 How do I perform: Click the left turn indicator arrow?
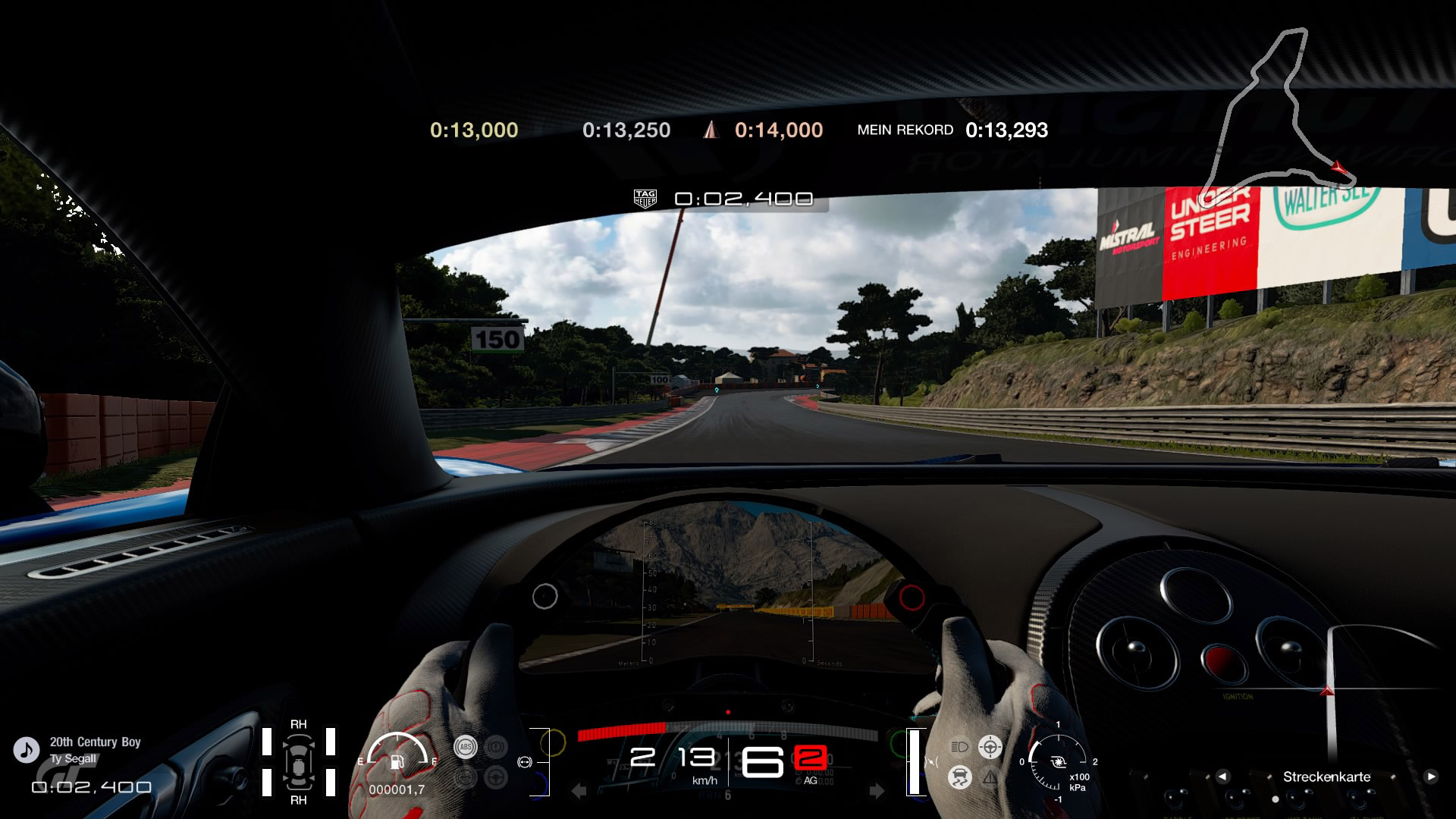coord(579,792)
